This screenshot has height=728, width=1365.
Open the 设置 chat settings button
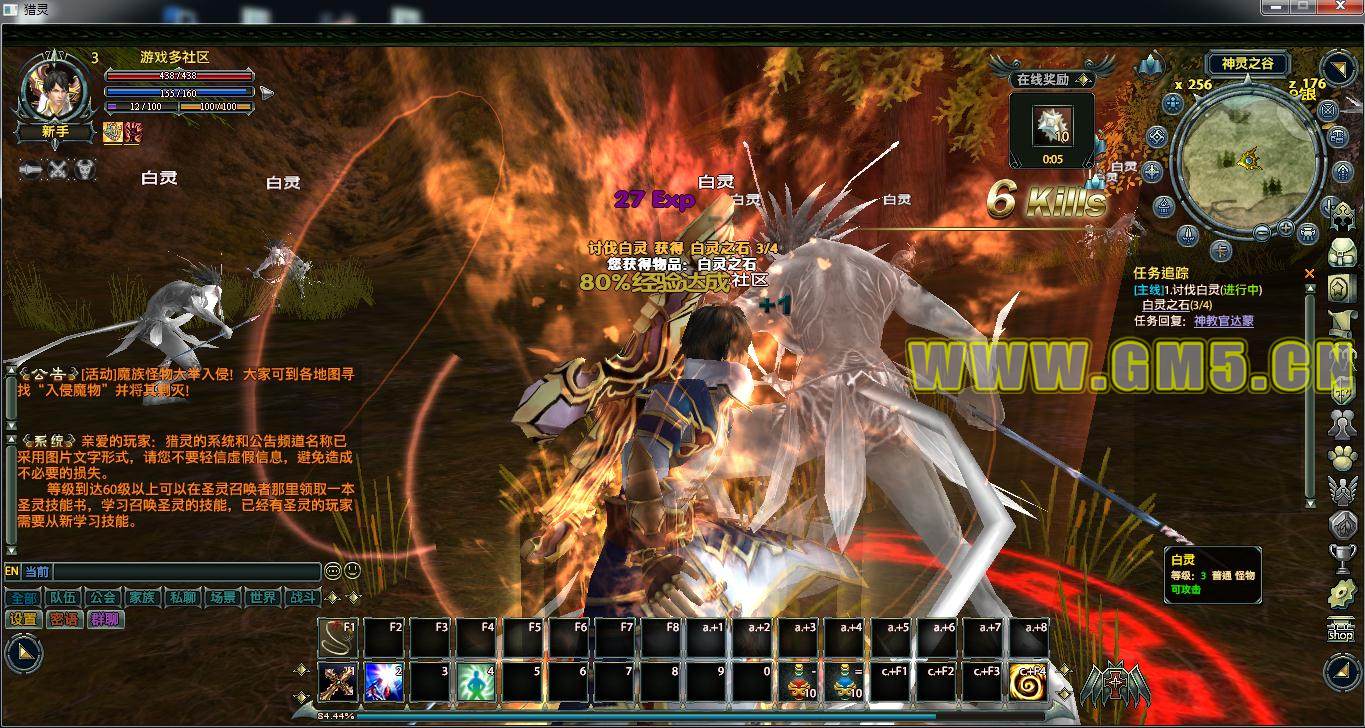pyautogui.click(x=23, y=619)
